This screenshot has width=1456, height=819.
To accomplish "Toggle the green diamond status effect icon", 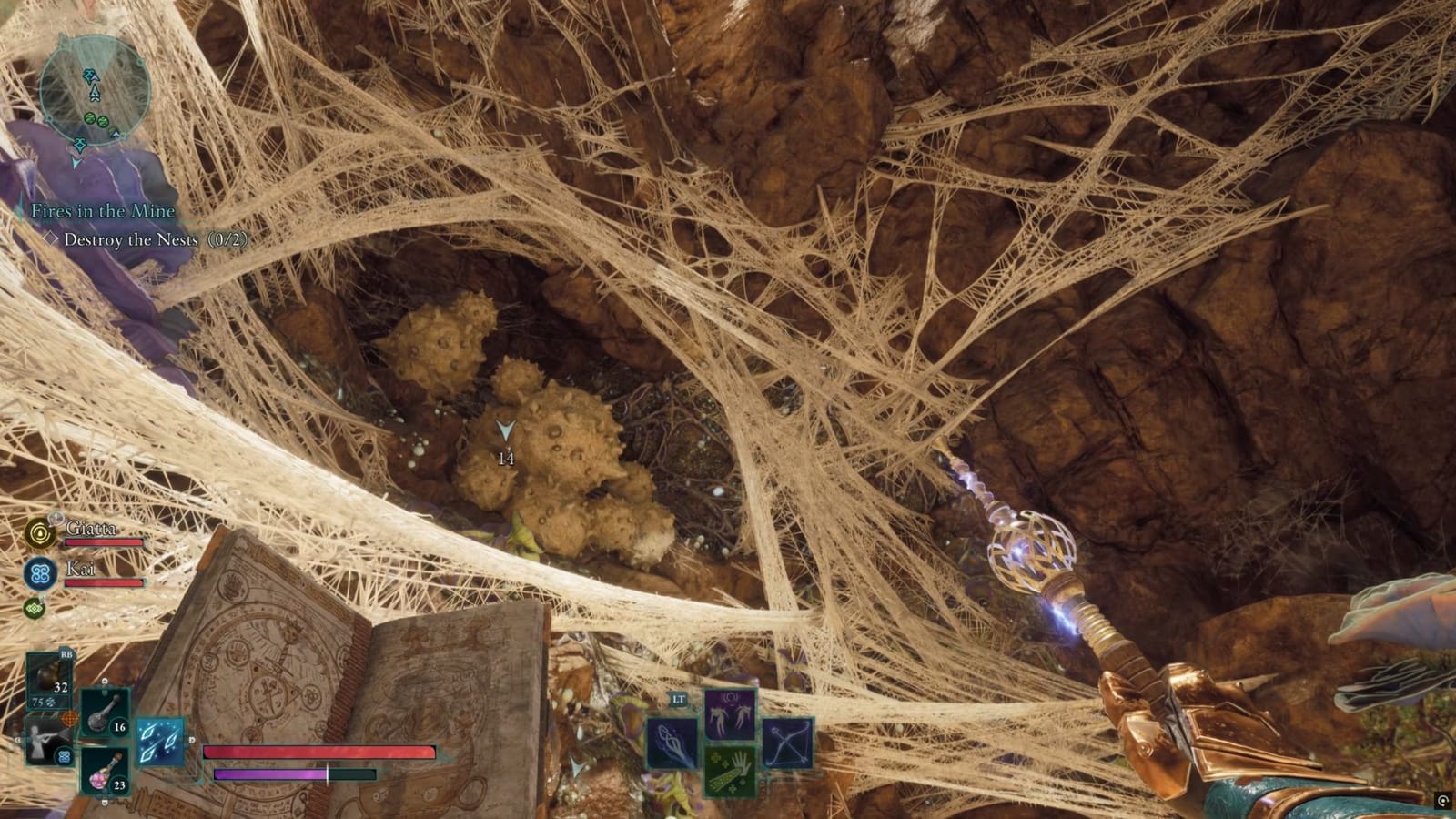I will [34, 609].
